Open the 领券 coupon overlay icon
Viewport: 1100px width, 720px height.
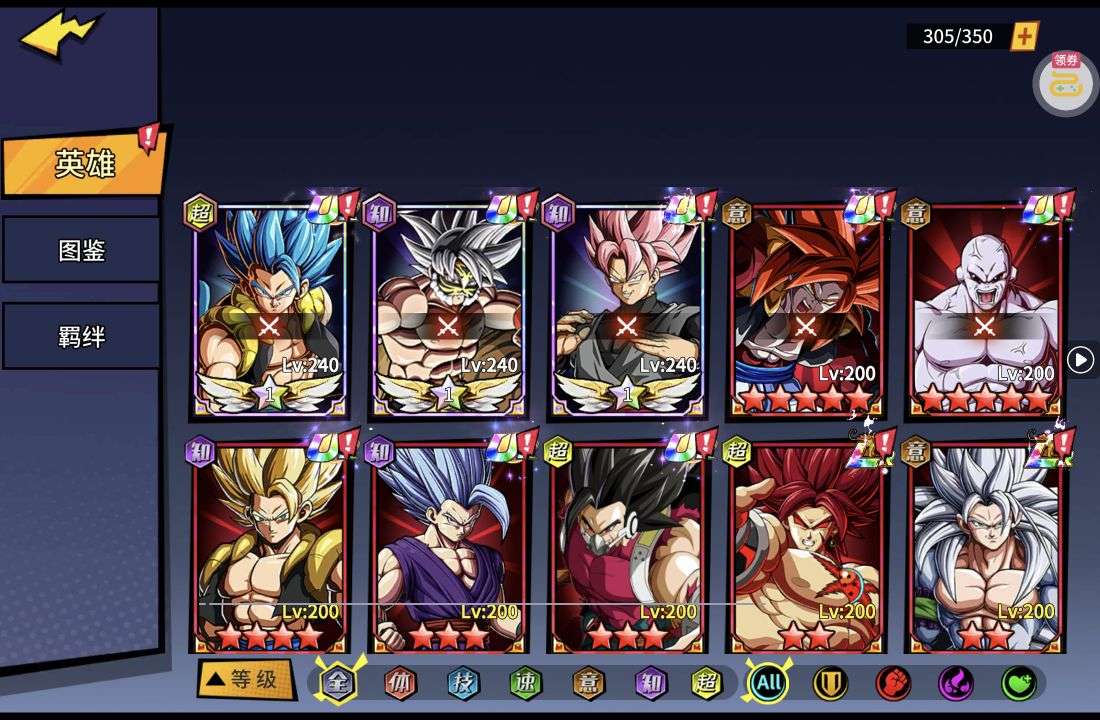pyautogui.click(x=1065, y=82)
